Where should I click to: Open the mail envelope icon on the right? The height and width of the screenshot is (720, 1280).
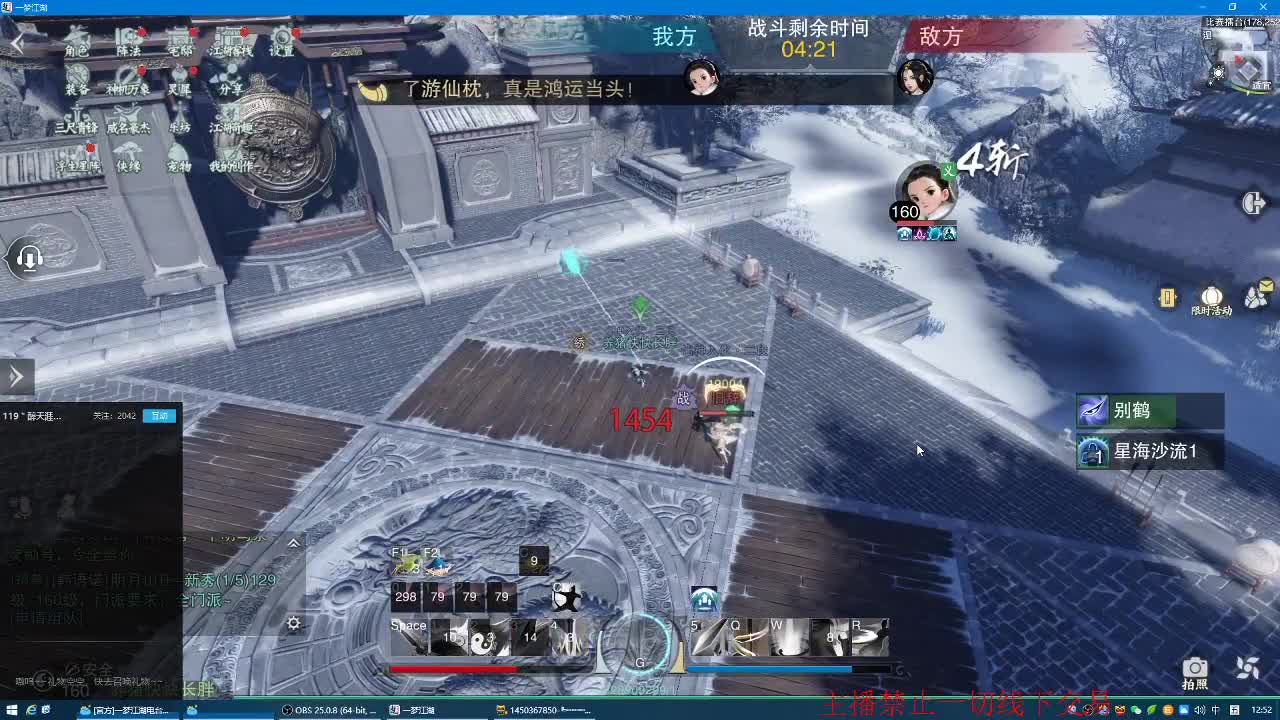(1253, 296)
